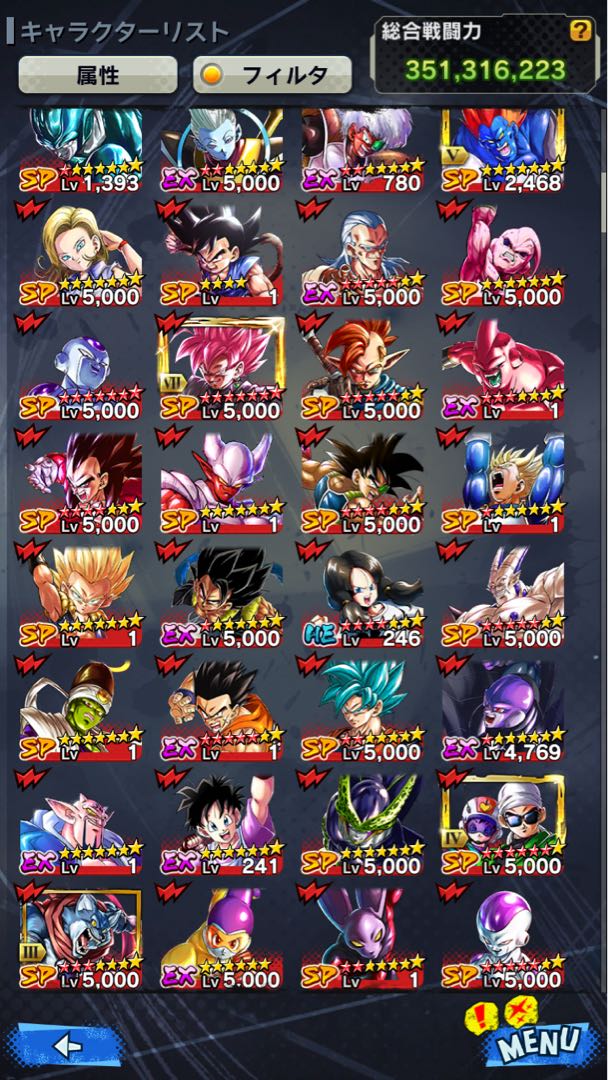Select the blonde Android 18 character card
Image resolution: width=608 pixels, height=1080 pixels.
(81, 255)
